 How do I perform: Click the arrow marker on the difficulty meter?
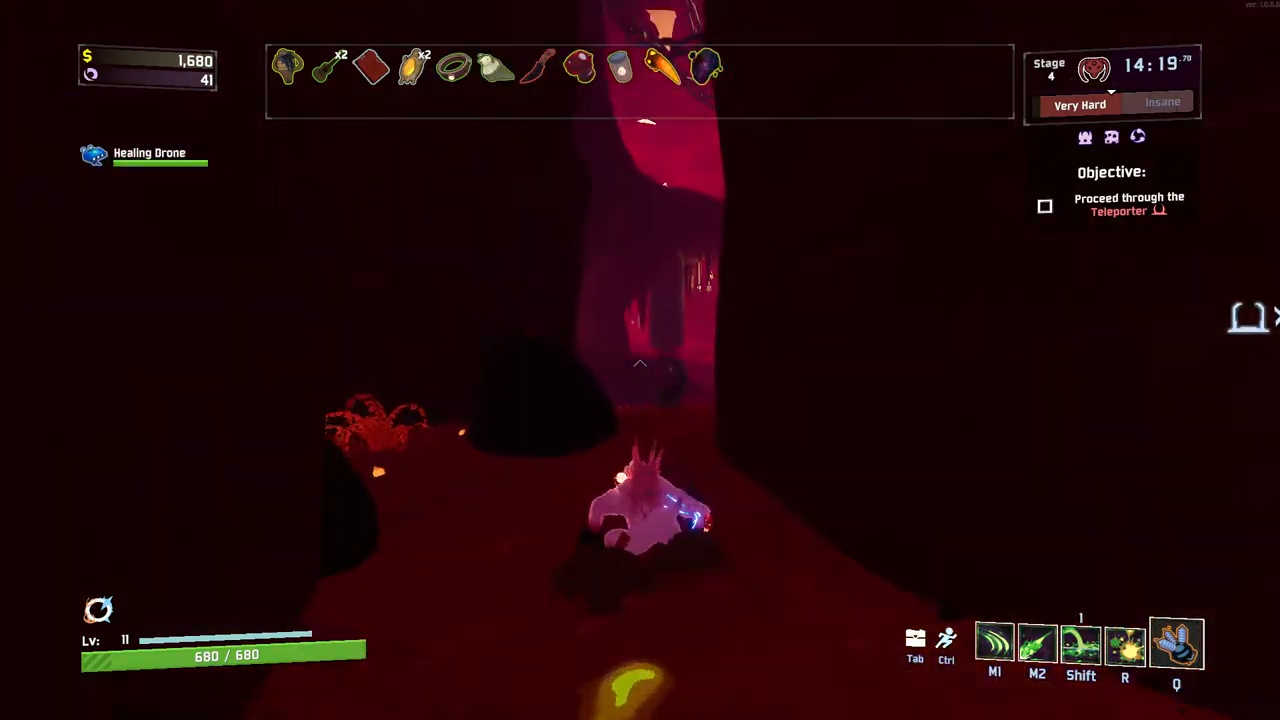click(x=1111, y=93)
